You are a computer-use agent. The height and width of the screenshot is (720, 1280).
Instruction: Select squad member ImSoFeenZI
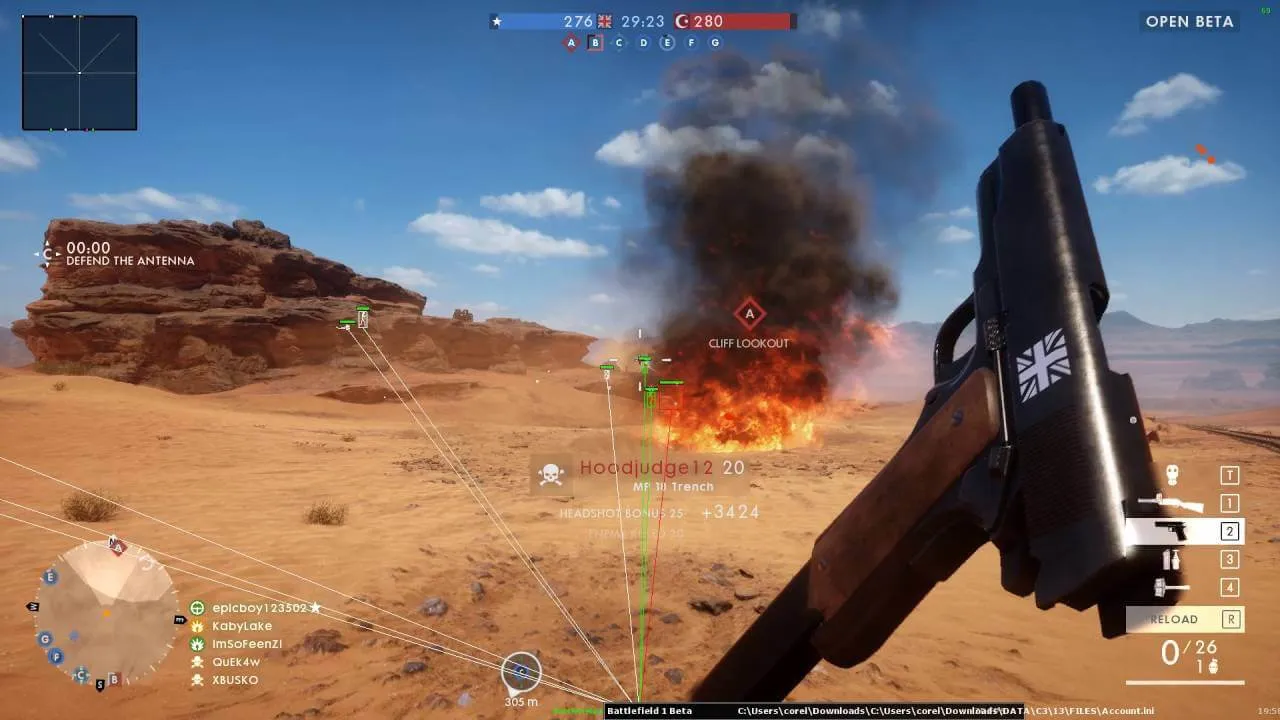[x=247, y=644]
